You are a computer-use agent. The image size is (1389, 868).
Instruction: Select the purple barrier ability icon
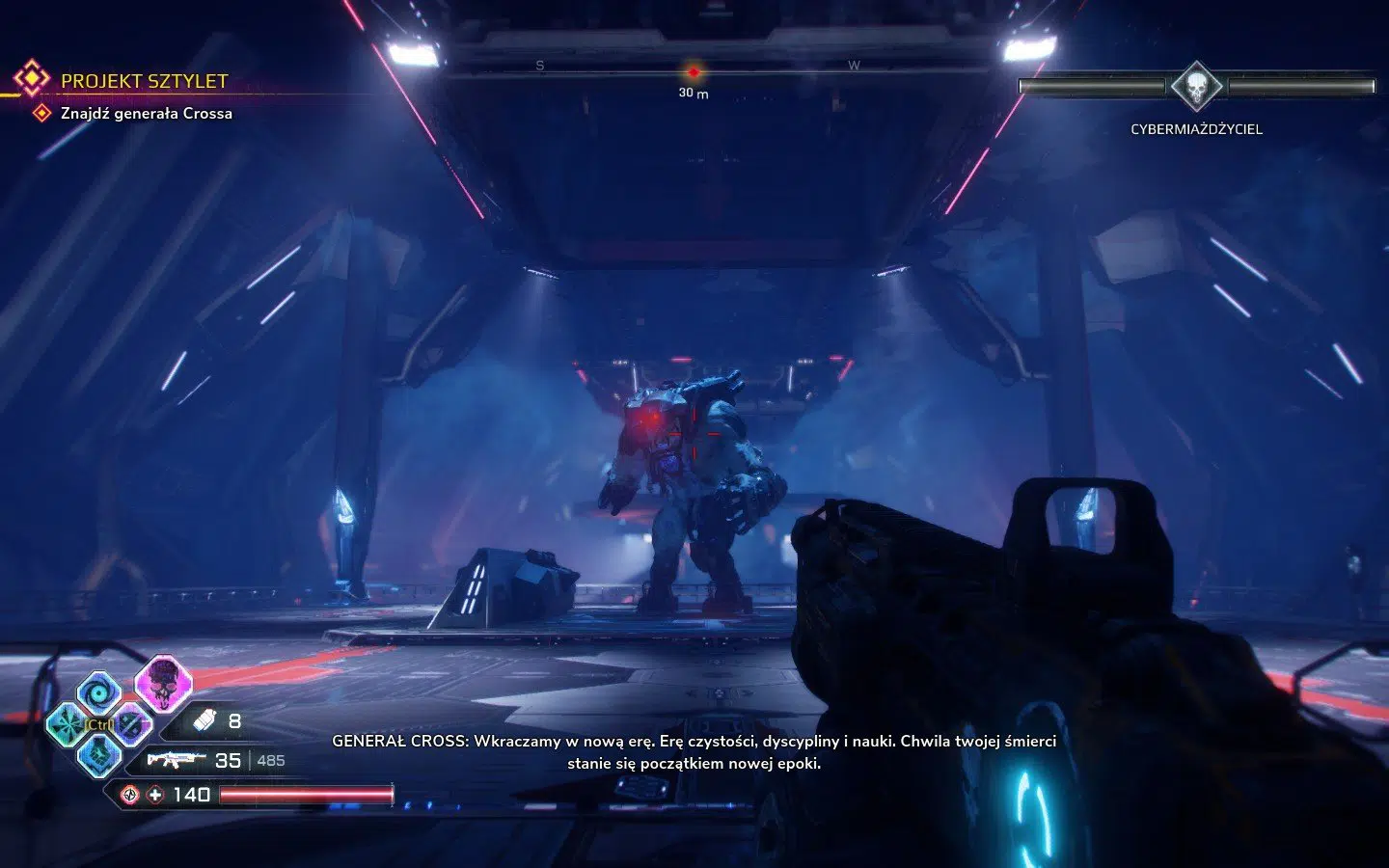tap(132, 724)
